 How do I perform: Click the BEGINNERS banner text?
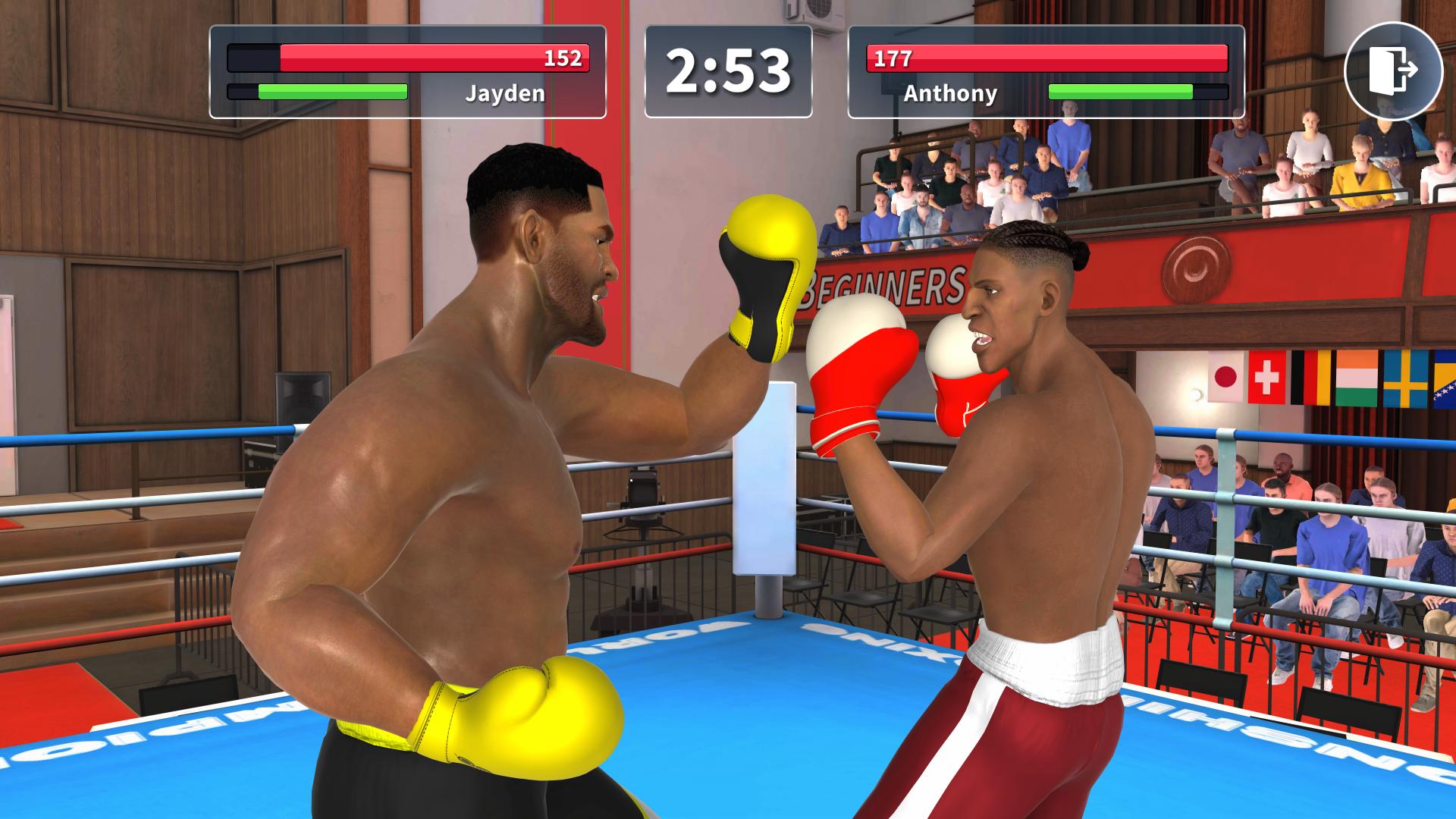pyautogui.click(x=884, y=286)
